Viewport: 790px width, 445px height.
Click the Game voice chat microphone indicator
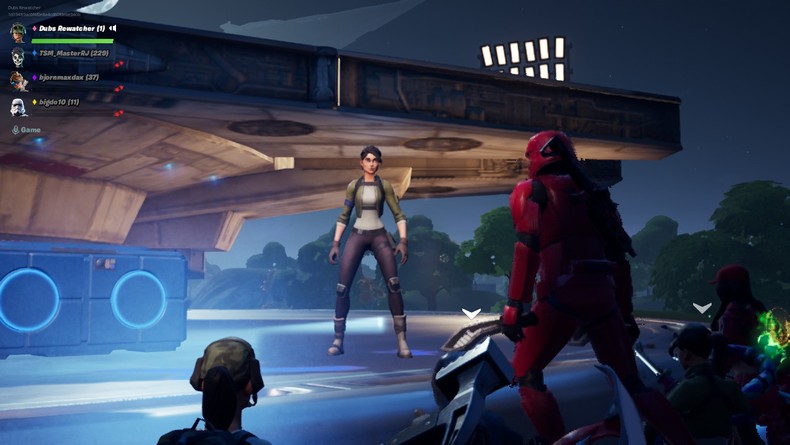click(x=16, y=130)
